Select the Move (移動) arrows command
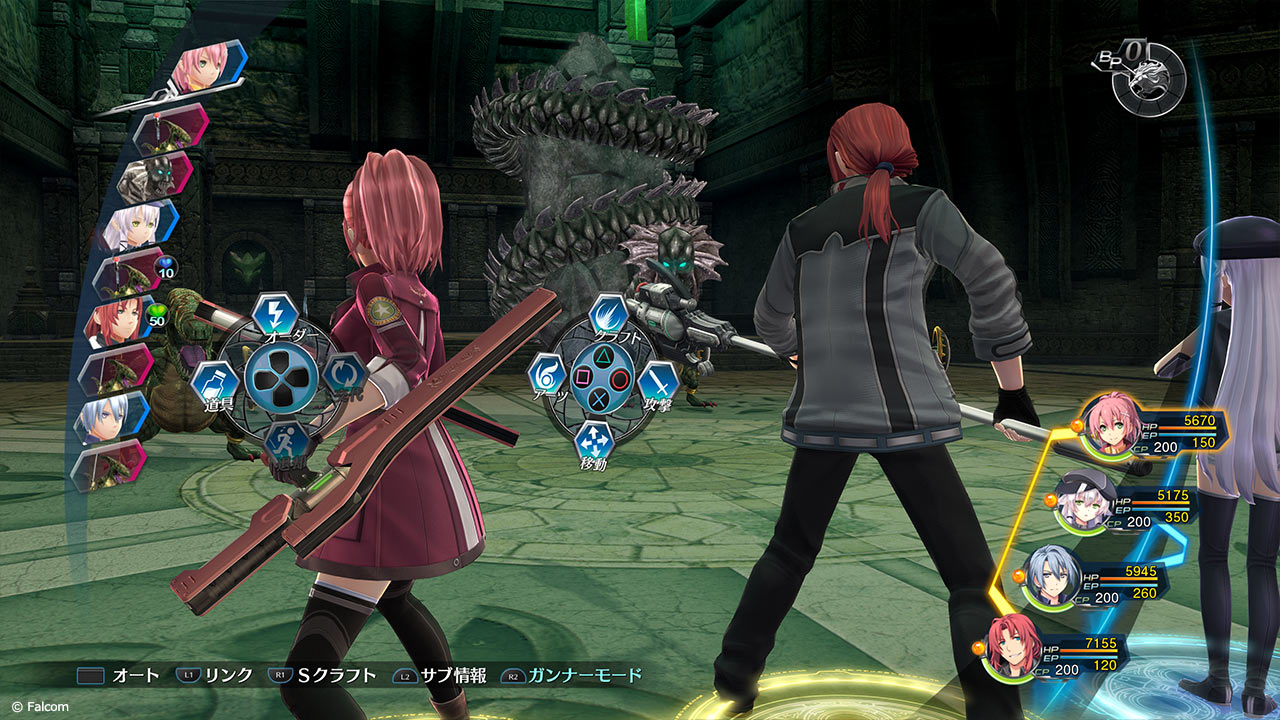 [x=594, y=443]
